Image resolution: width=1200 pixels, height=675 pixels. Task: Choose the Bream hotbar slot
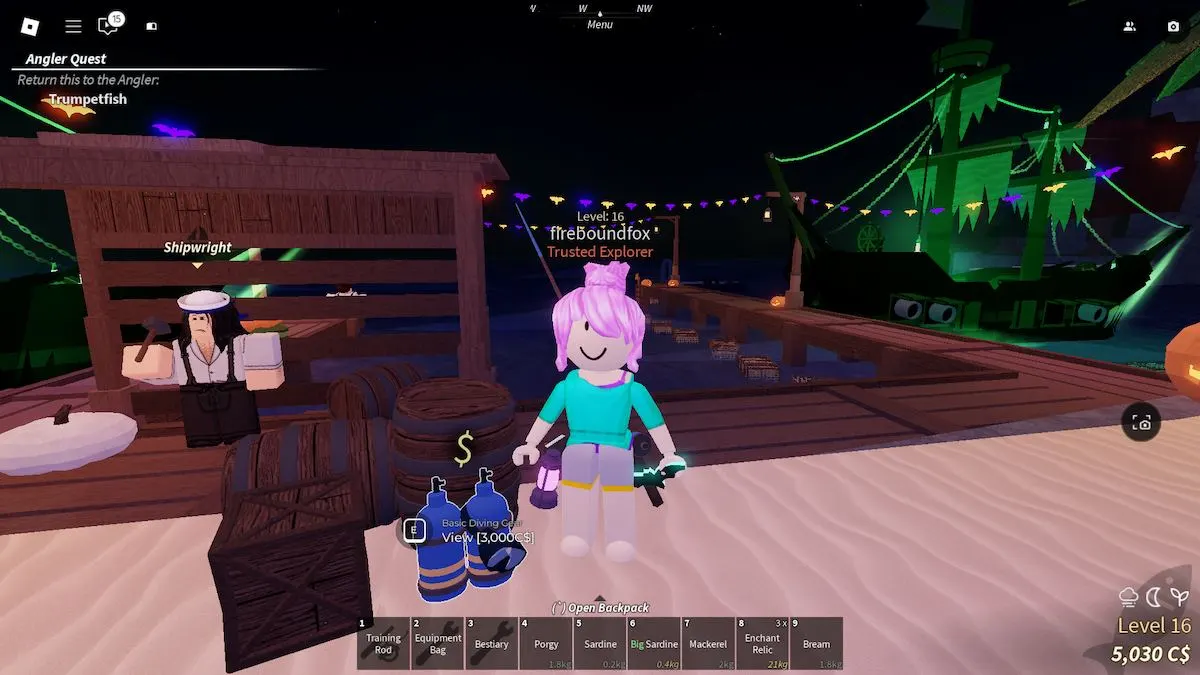pos(816,643)
